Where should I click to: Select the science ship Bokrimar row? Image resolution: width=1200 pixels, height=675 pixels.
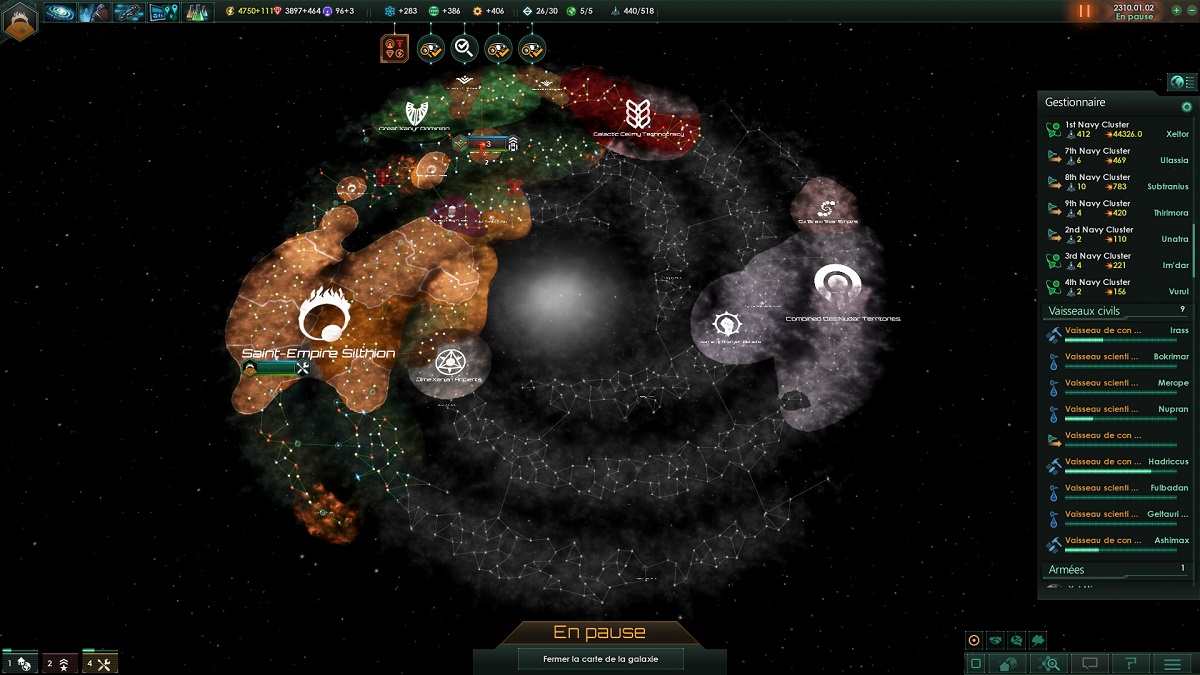tap(1115, 357)
